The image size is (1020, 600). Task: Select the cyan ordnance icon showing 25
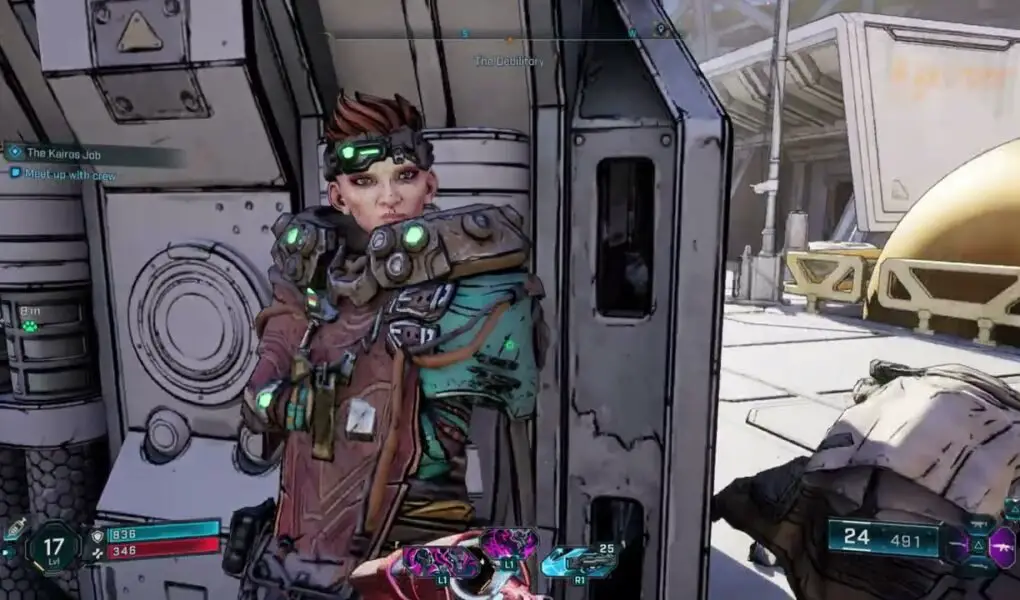point(578,562)
